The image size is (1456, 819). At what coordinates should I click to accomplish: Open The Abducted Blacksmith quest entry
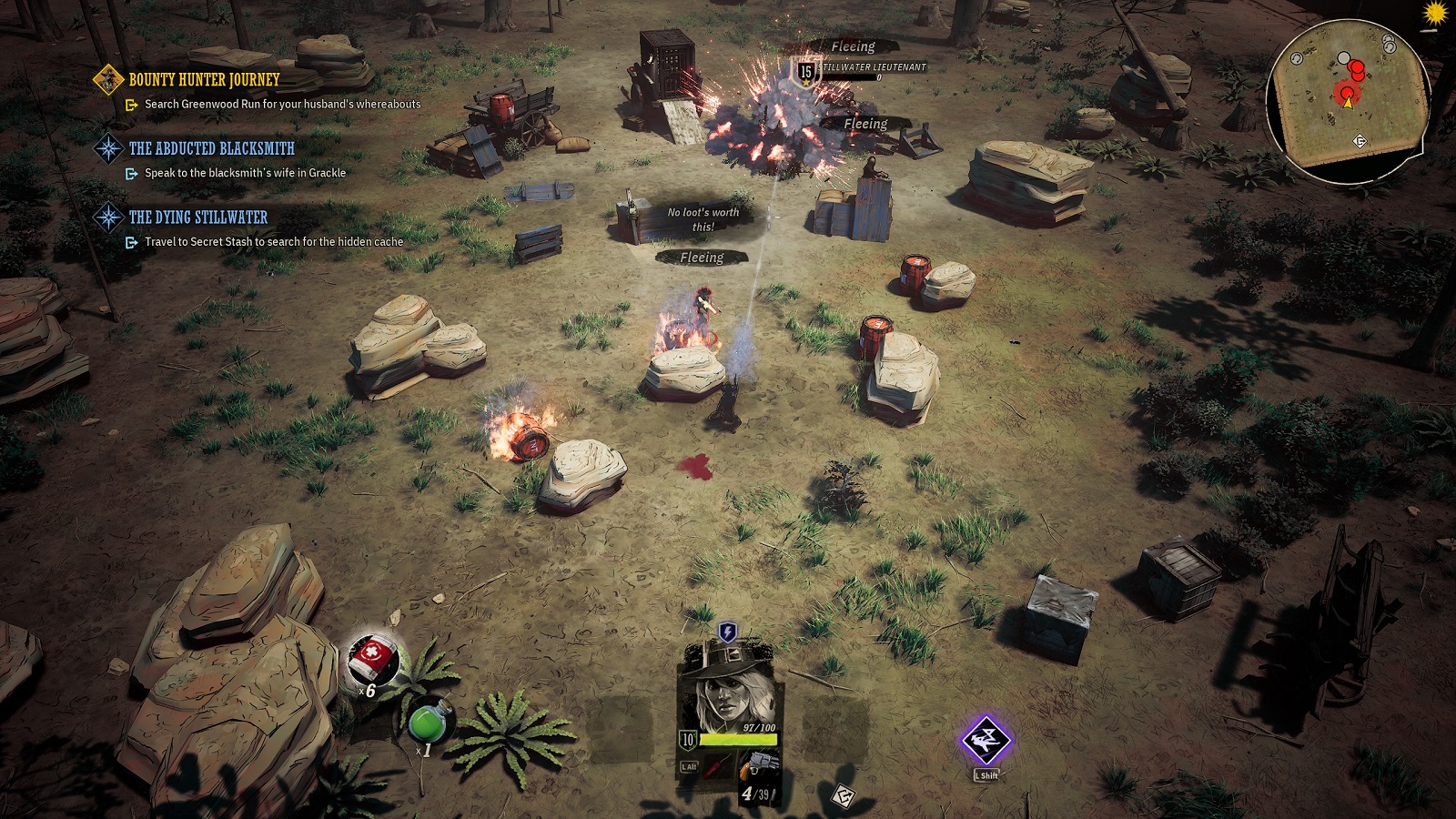pyautogui.click(x=211, y=148)
